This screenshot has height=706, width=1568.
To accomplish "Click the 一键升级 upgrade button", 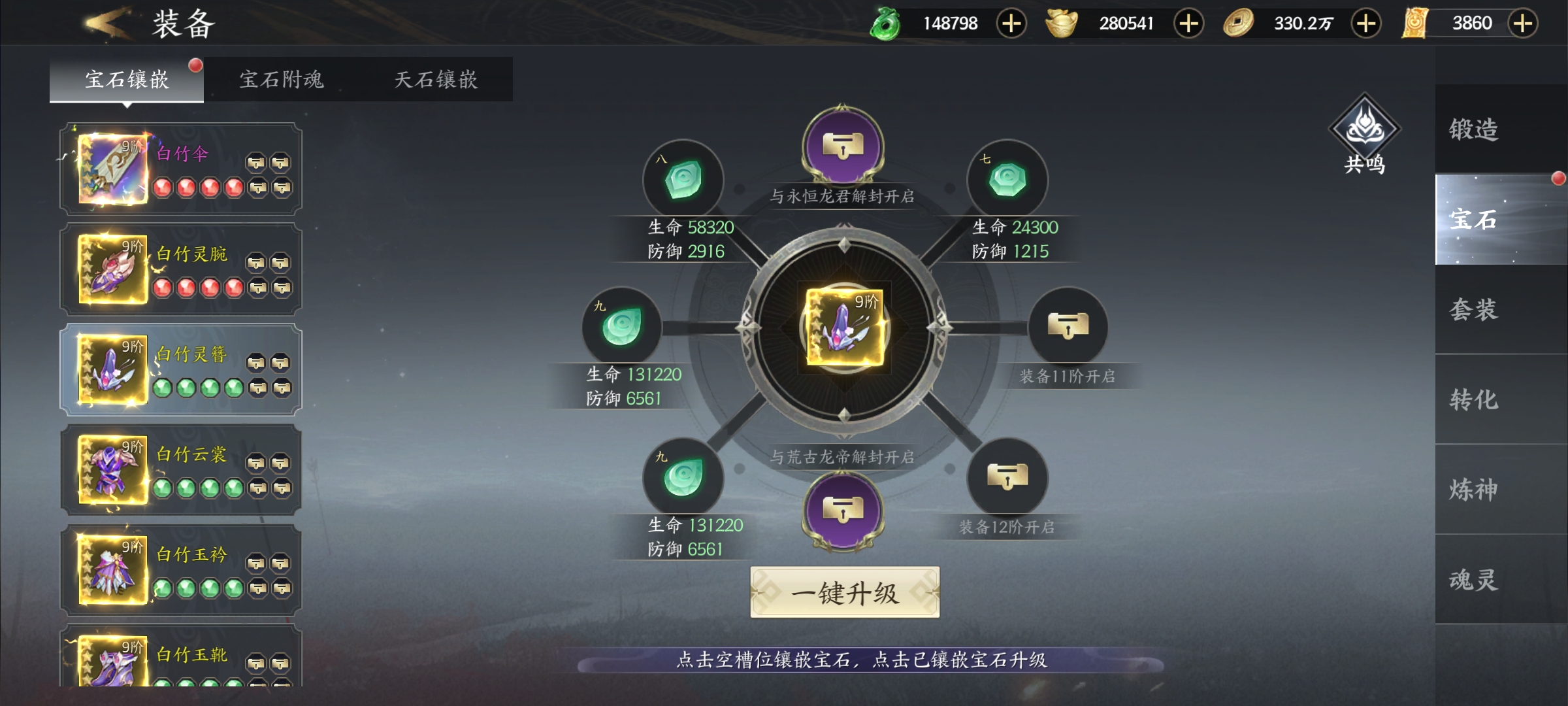I will [844, 593].
